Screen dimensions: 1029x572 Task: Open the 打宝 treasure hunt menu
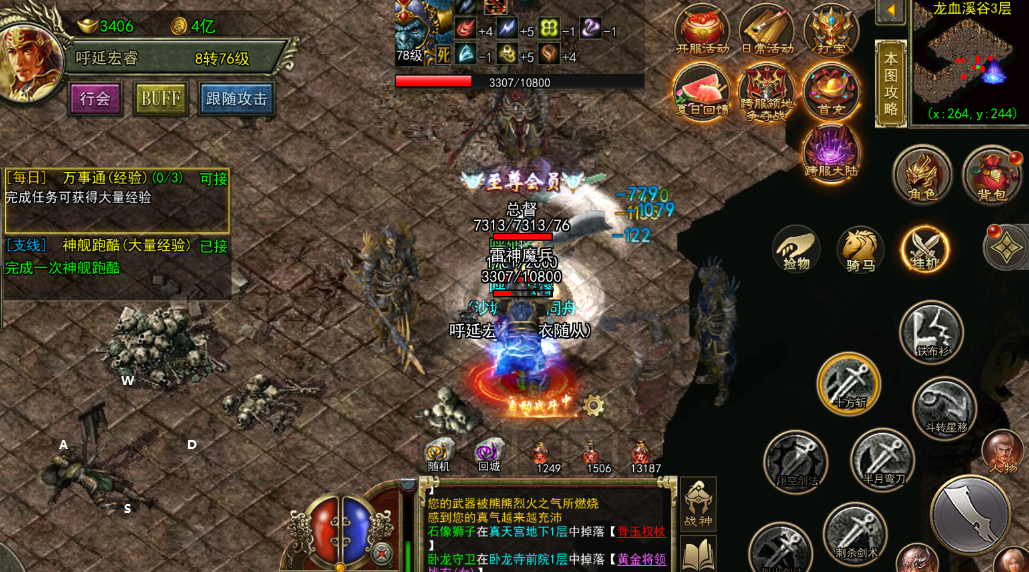[x=831, y=30]
